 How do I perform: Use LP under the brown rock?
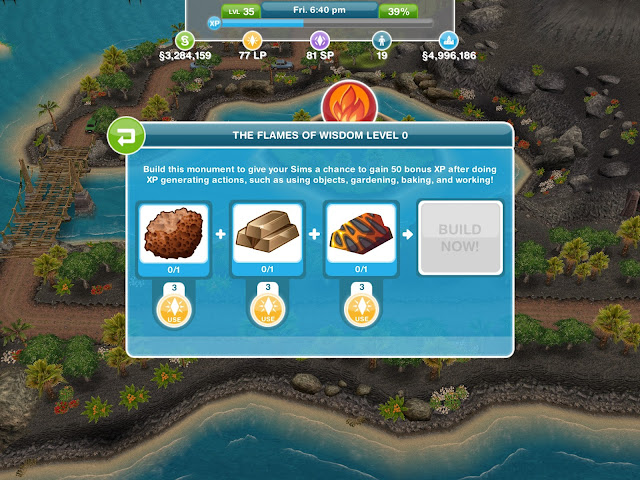click(x=174, y=307)
